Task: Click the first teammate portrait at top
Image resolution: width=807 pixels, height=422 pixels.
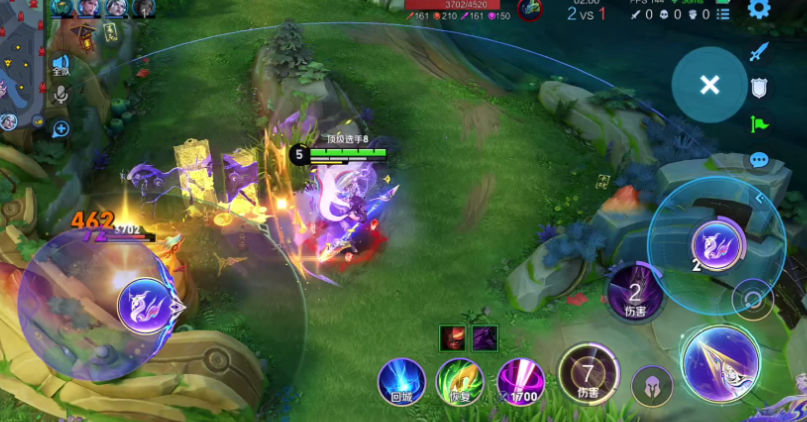Action: coord(63,8)
